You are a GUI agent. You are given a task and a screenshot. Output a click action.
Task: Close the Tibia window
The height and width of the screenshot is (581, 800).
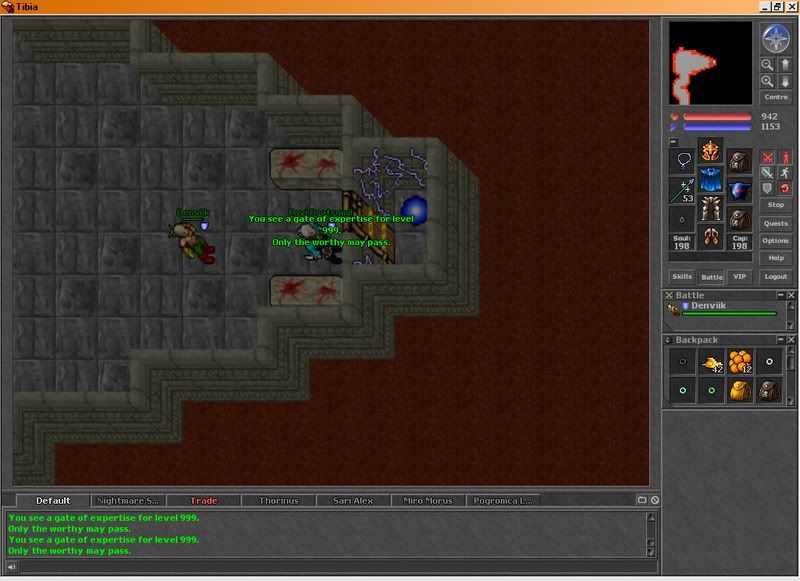point(790,6)
